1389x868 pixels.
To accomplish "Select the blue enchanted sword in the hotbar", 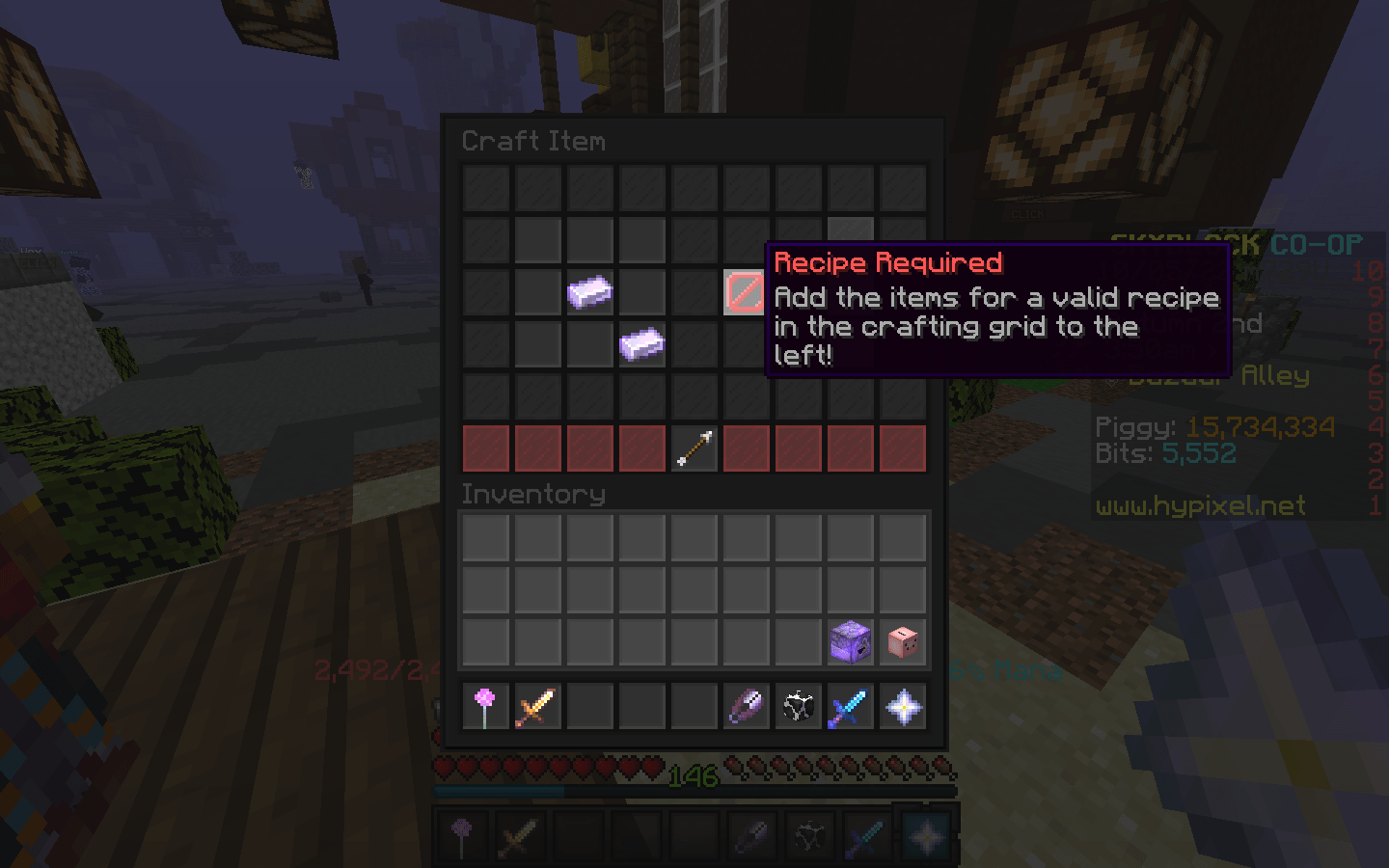I will tap(851, 707).
